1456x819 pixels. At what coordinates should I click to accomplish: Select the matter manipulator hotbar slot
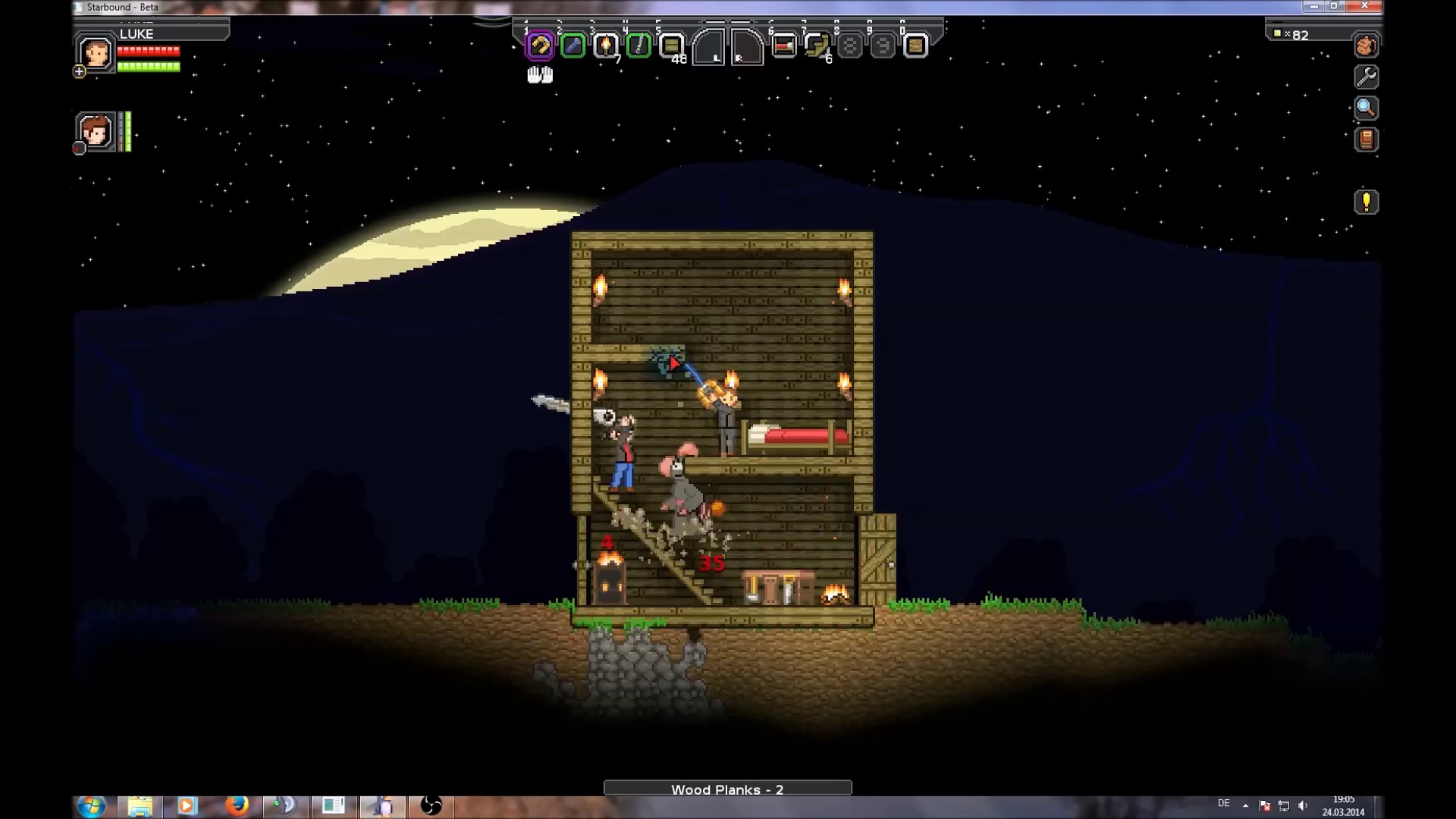click(x=540, y=46)
